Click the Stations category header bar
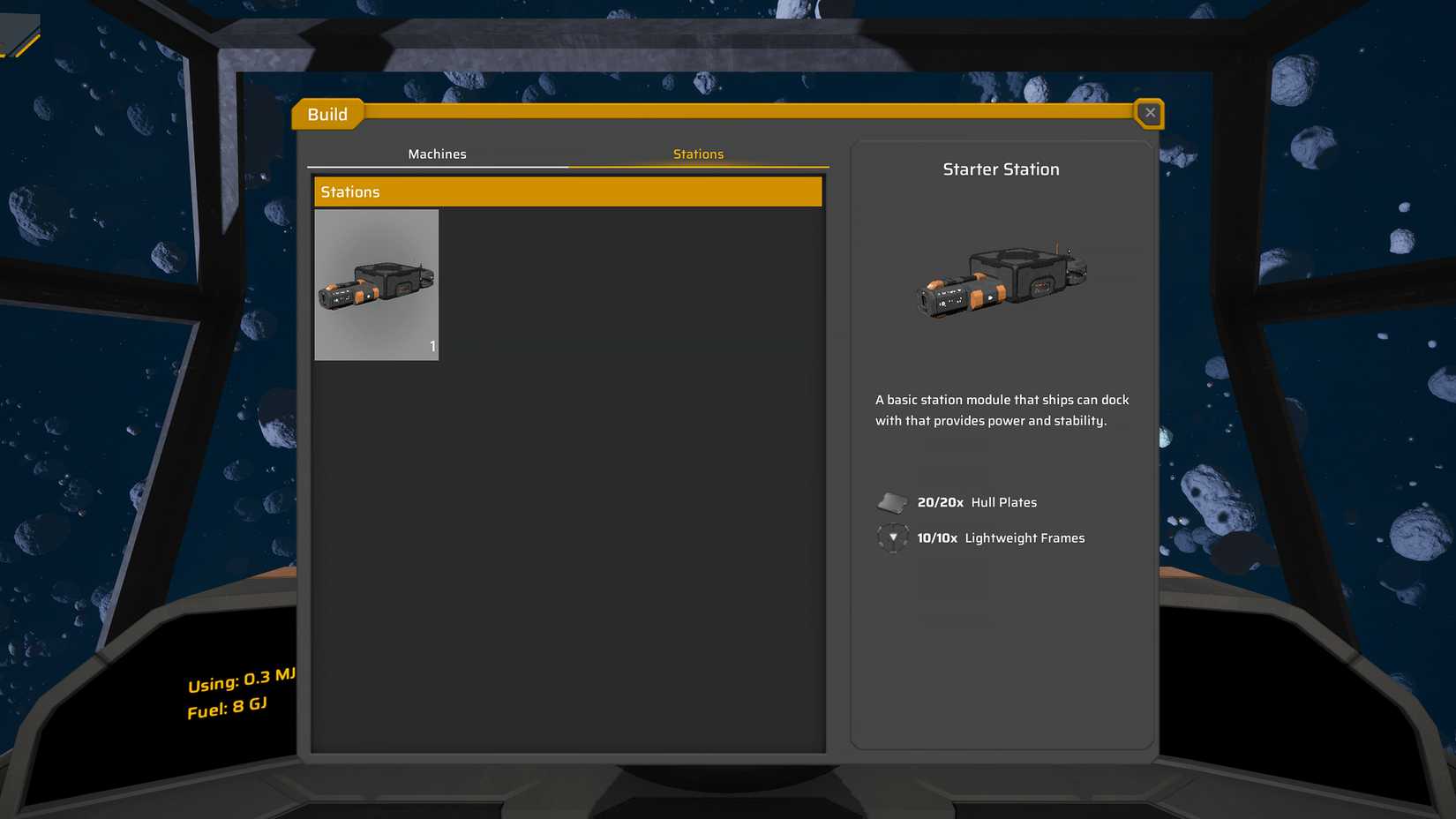 click(x=567, y=192)
